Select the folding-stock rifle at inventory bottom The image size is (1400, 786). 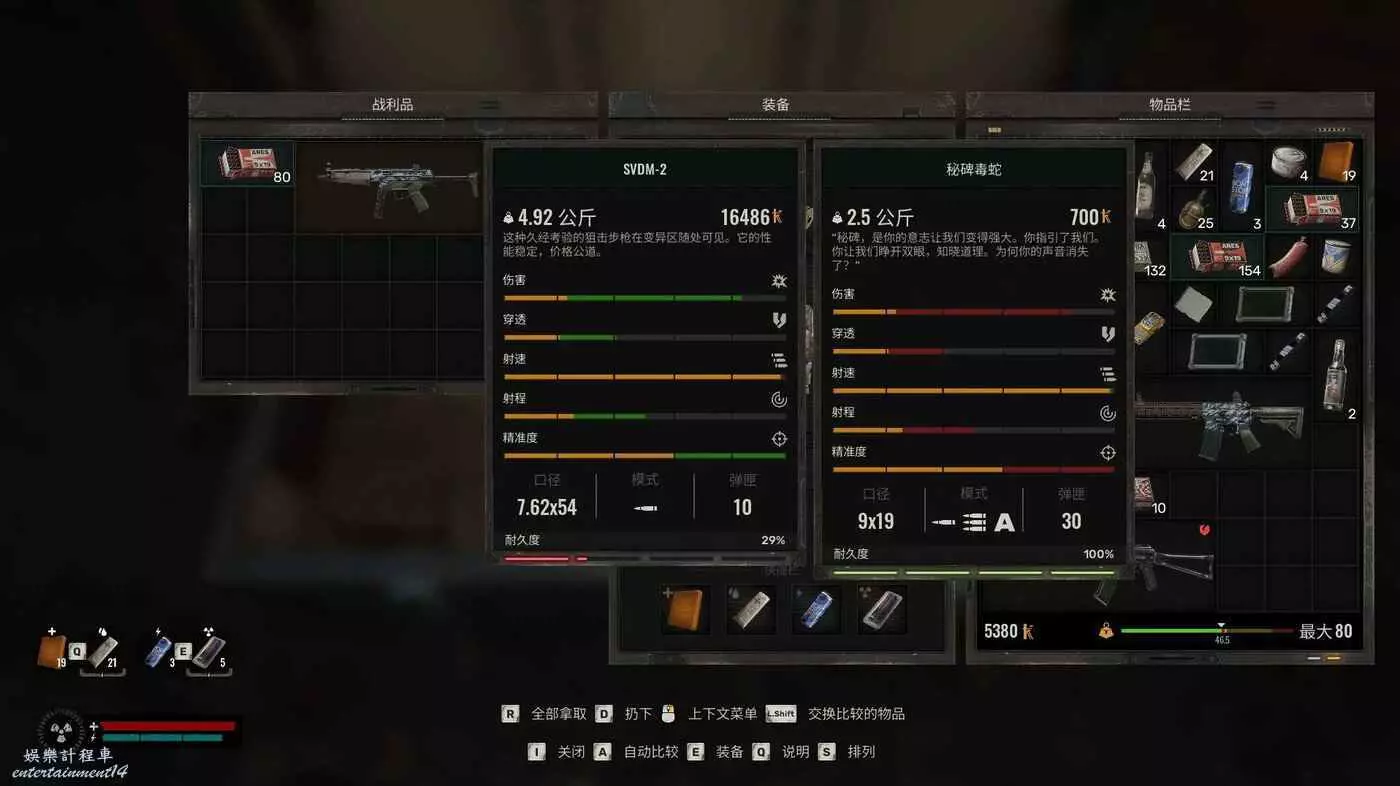point(1165,563)
